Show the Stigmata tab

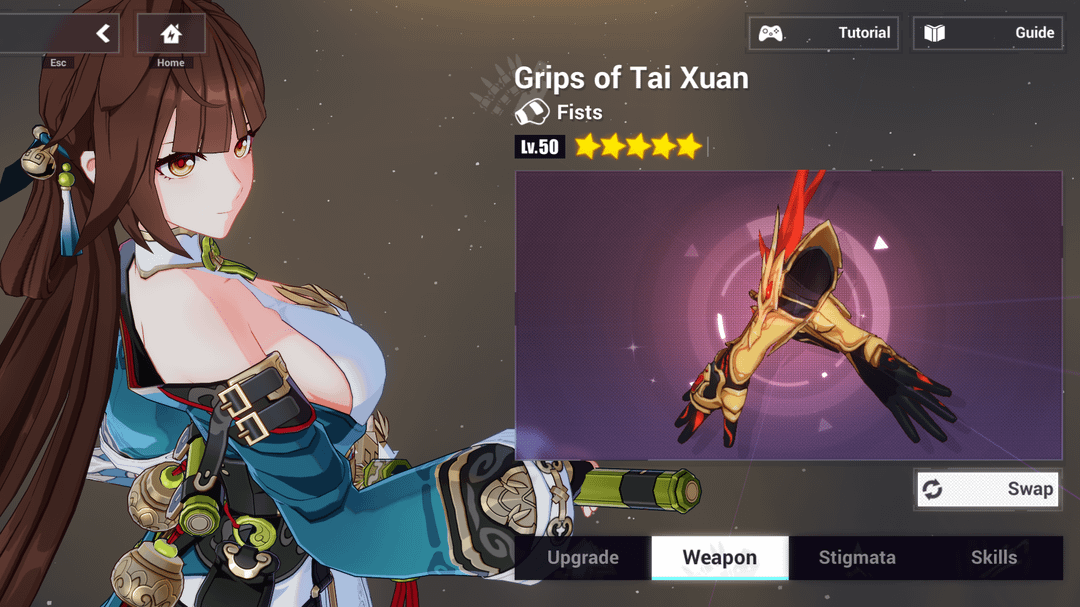857,558
